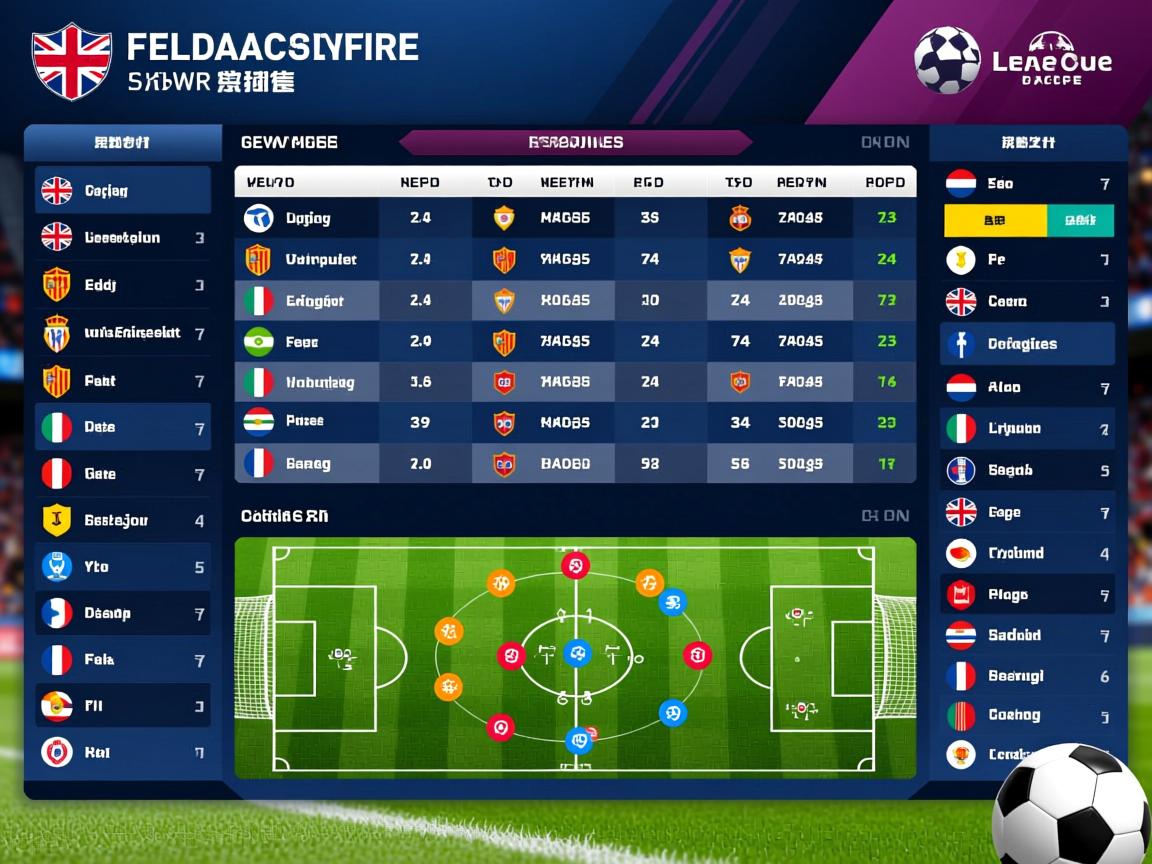Click the yellow button in the right panel
This screenshot has width=1152, height=864.
coord(995,220)
